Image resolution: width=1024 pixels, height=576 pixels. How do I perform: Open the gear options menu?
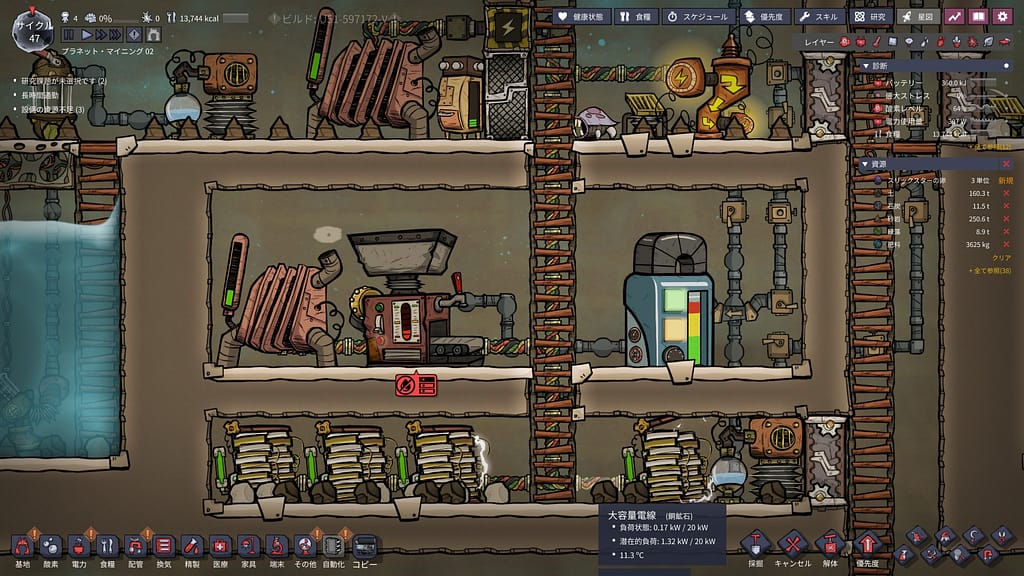click(1002, 16)
